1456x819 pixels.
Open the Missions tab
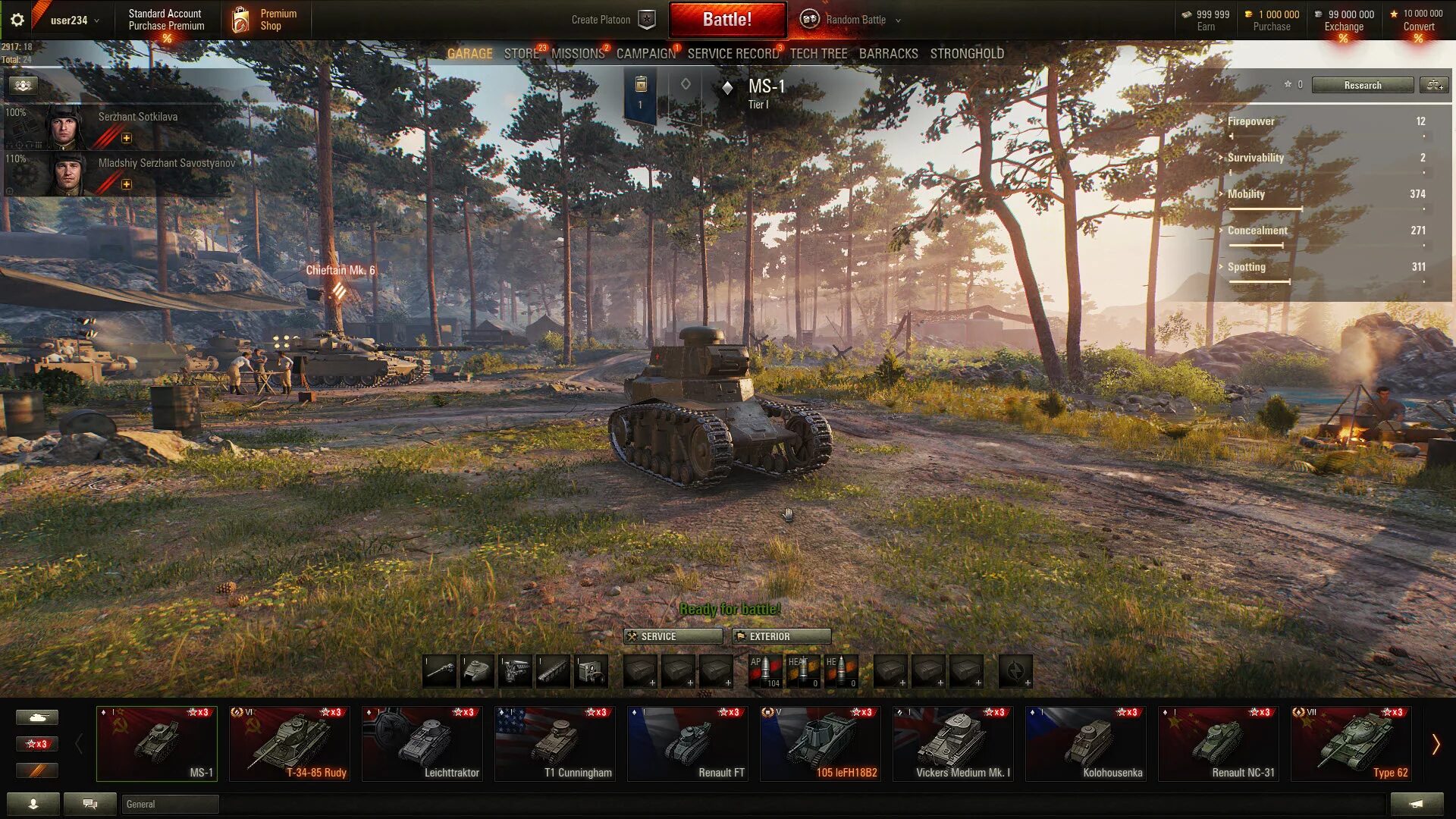point(577,54)
